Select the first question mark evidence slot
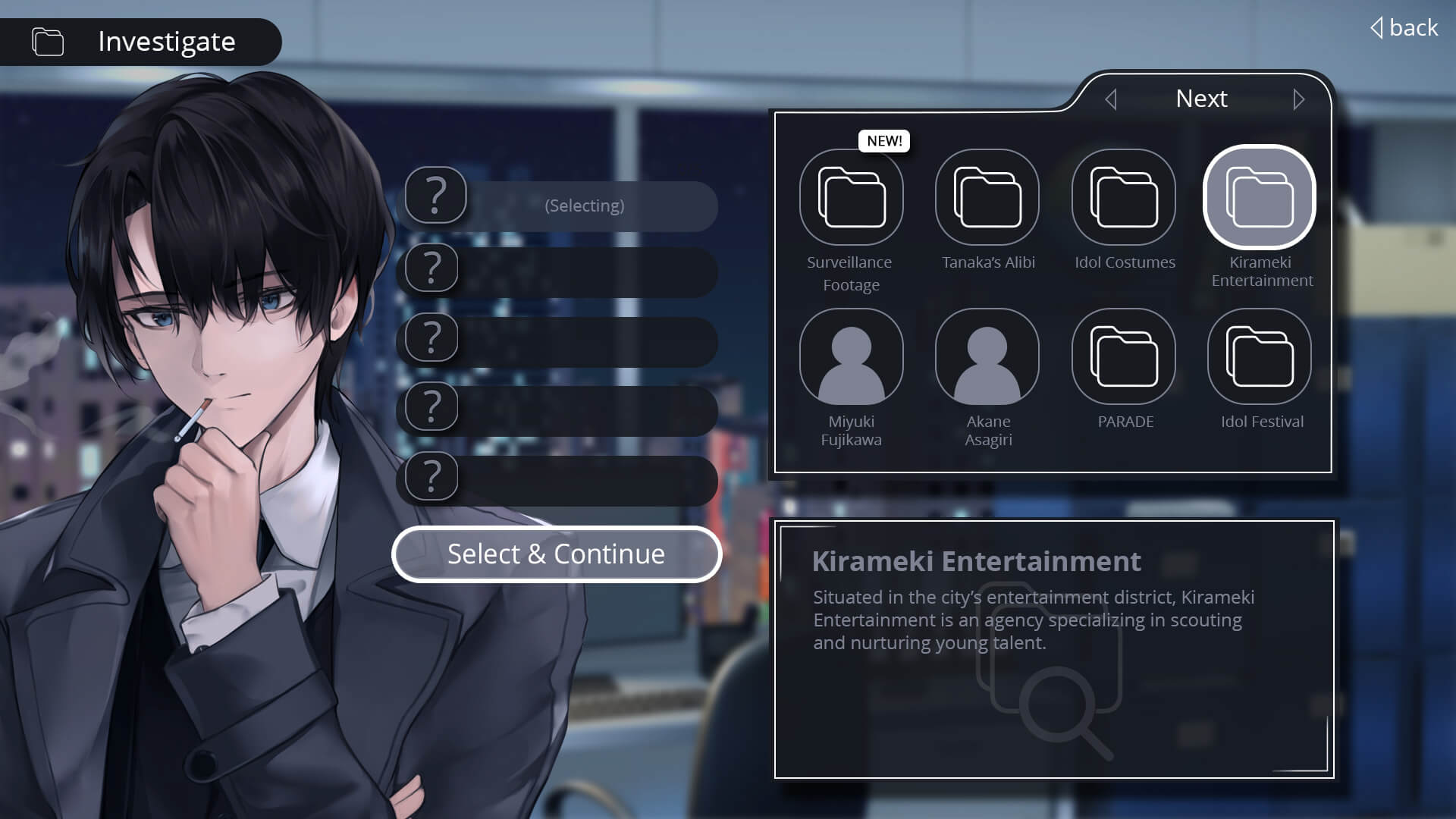 [435, 196]
